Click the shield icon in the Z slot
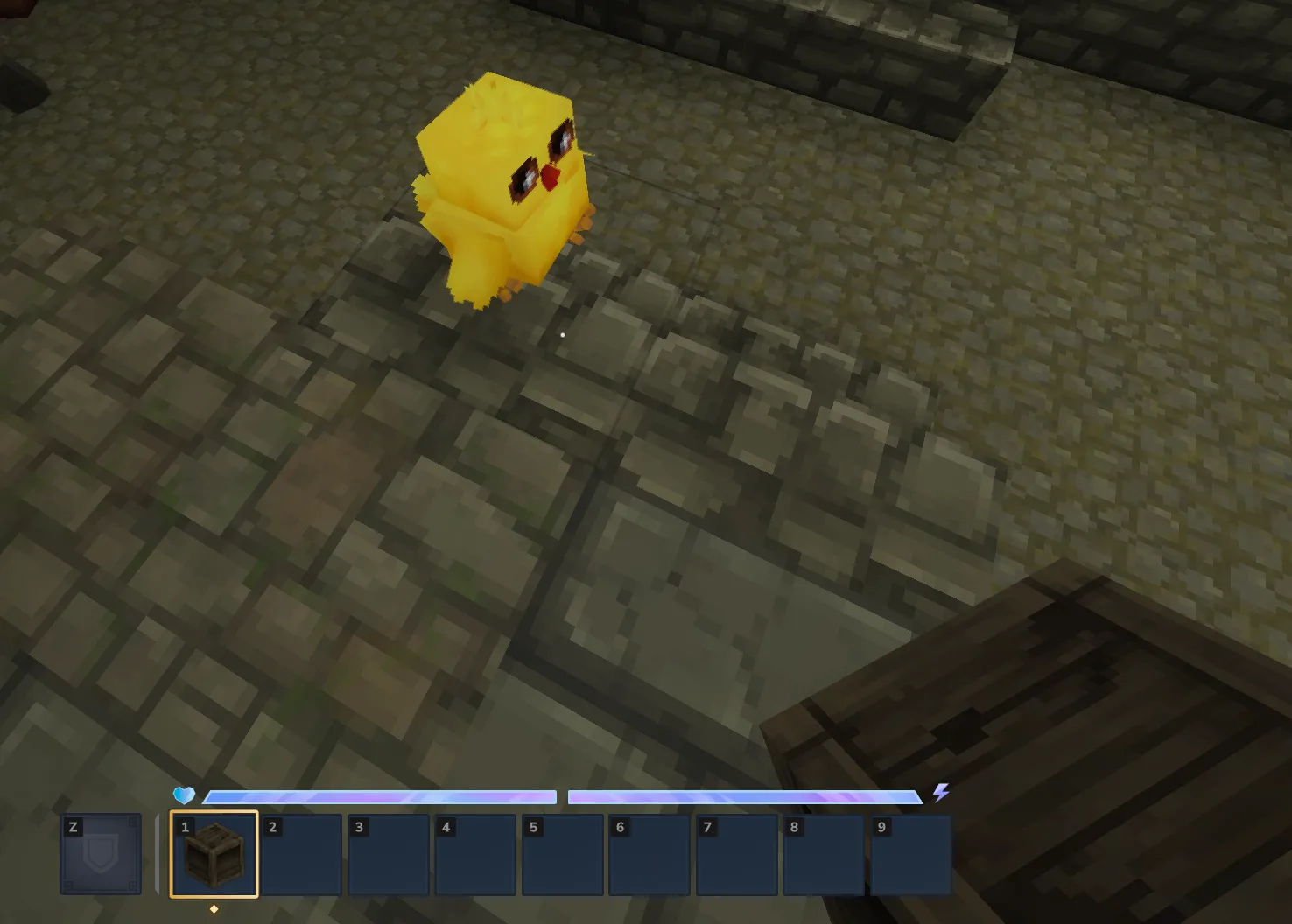The image size is (1292, 924). point(100,853)
